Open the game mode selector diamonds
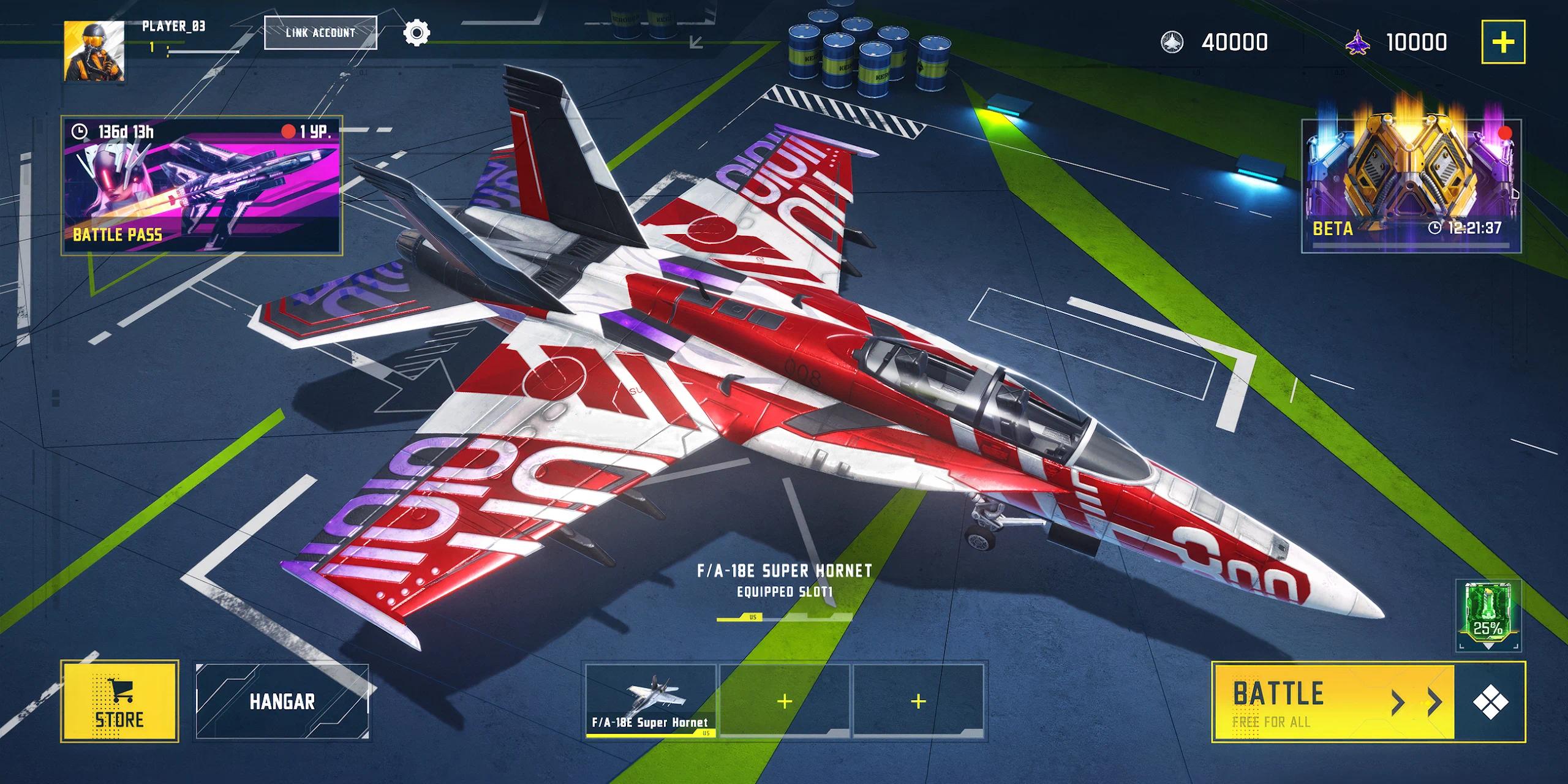1568x784 pixels. tap(1490, 702)
